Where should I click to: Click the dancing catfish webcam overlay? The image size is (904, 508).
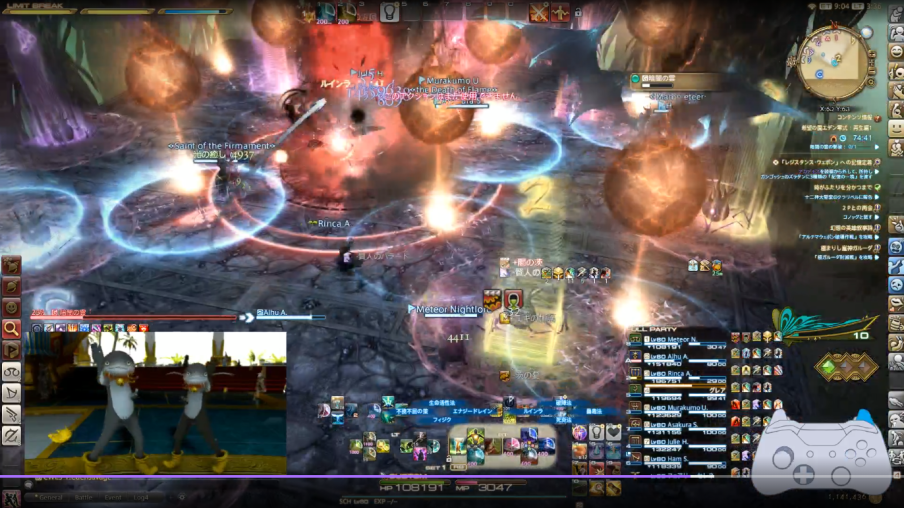pyautogui.click(x=155, y=402)
